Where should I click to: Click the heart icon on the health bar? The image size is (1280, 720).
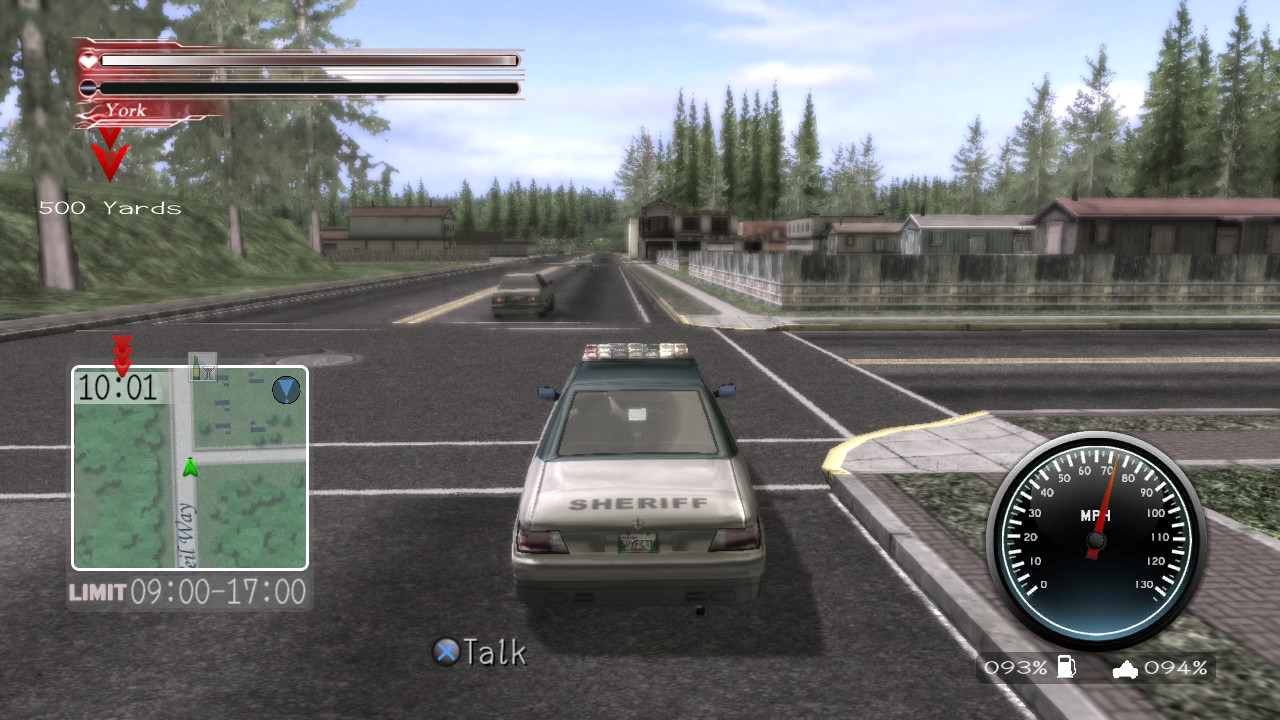pos(89,59)
